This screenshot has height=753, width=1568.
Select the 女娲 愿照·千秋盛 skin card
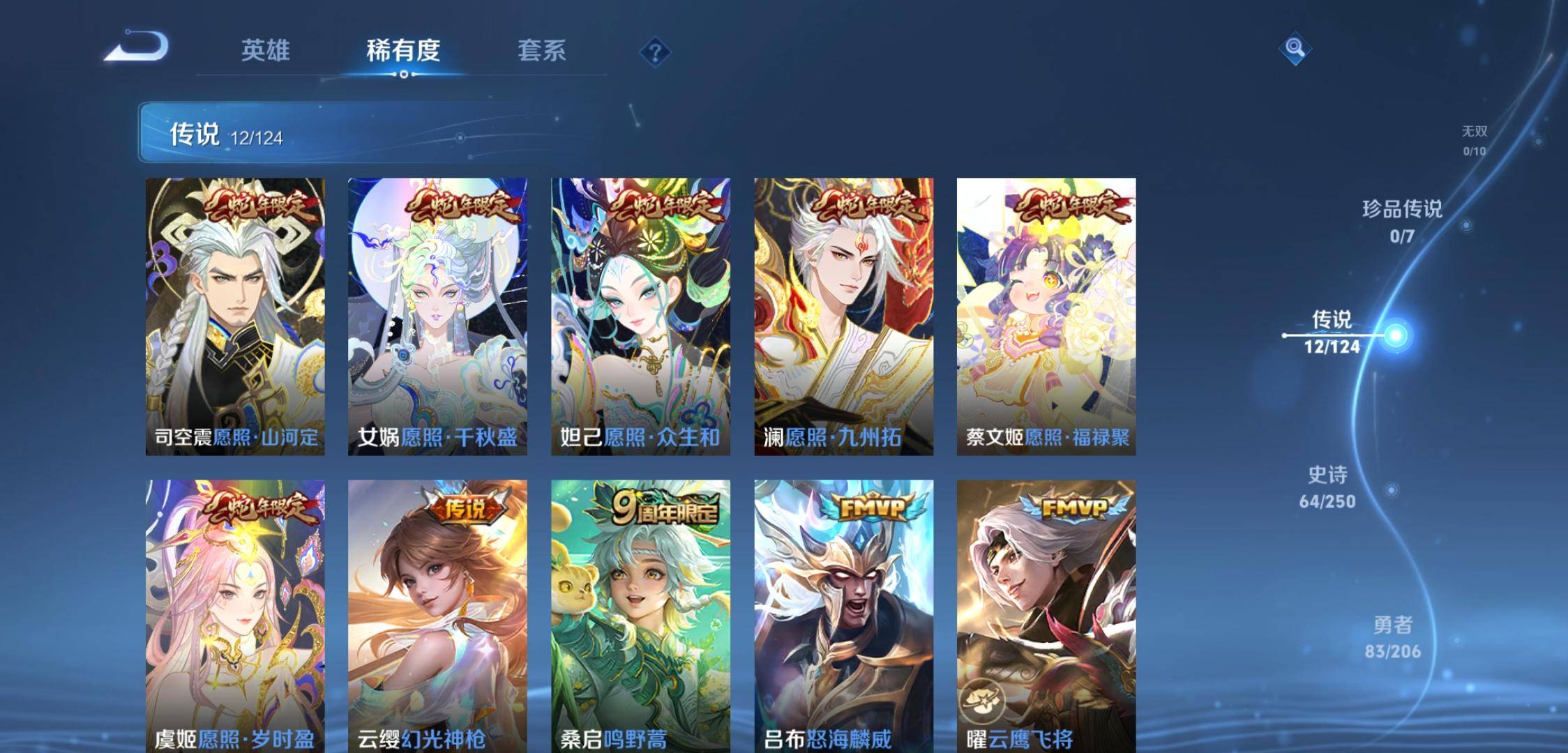(437, 317)
